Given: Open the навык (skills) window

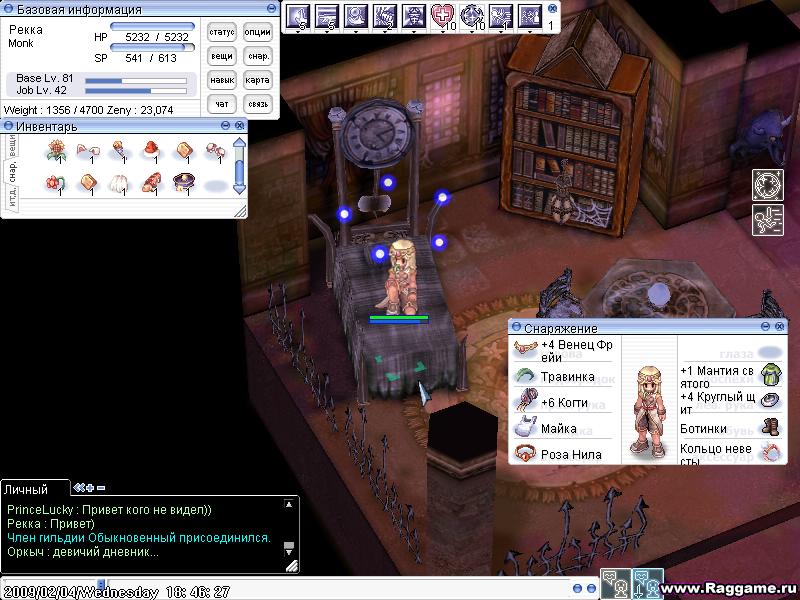Looking at the screenshot, I should click(x=222, y=80).
